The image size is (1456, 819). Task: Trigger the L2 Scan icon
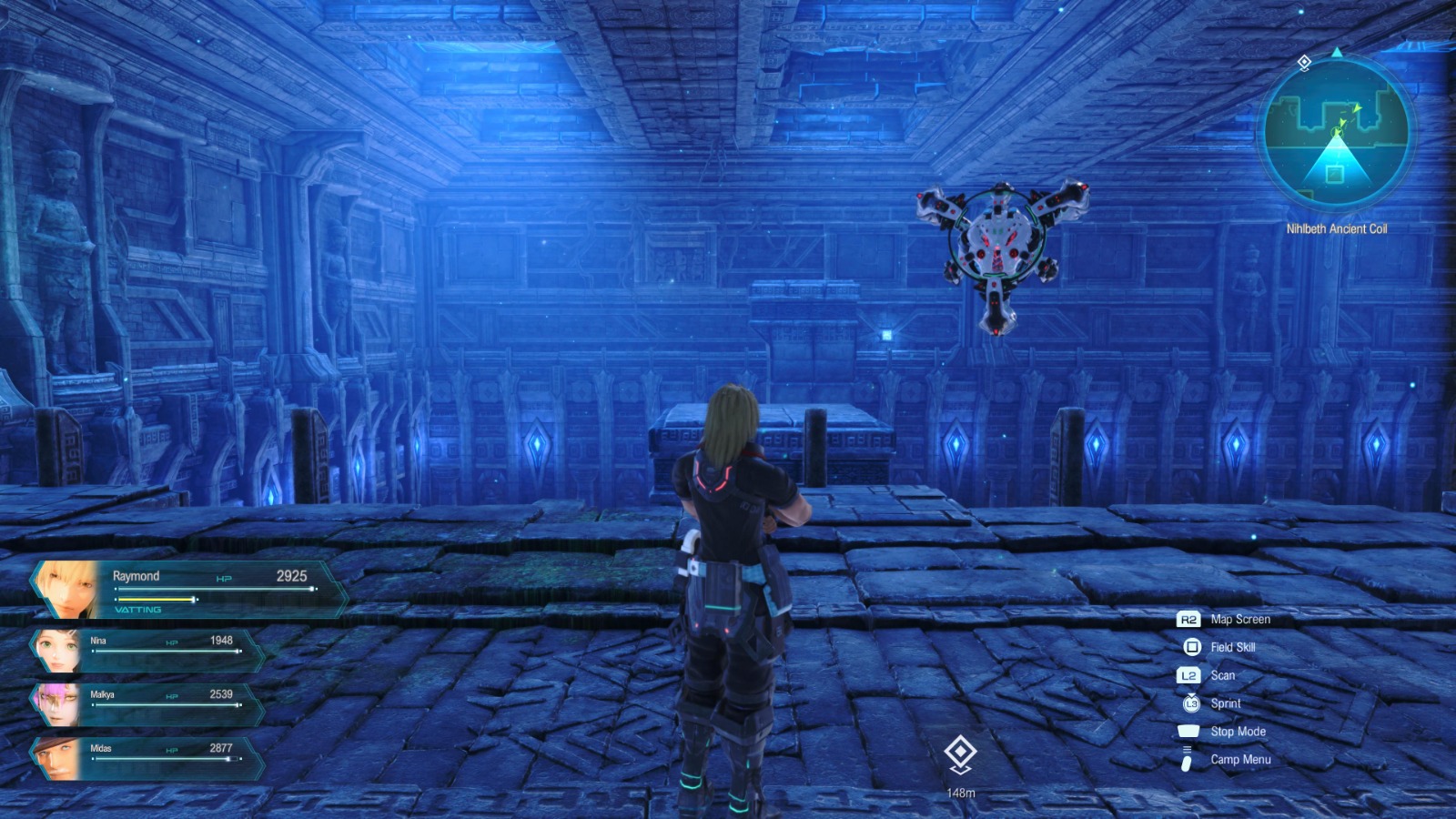click(x=1189, y=675)
